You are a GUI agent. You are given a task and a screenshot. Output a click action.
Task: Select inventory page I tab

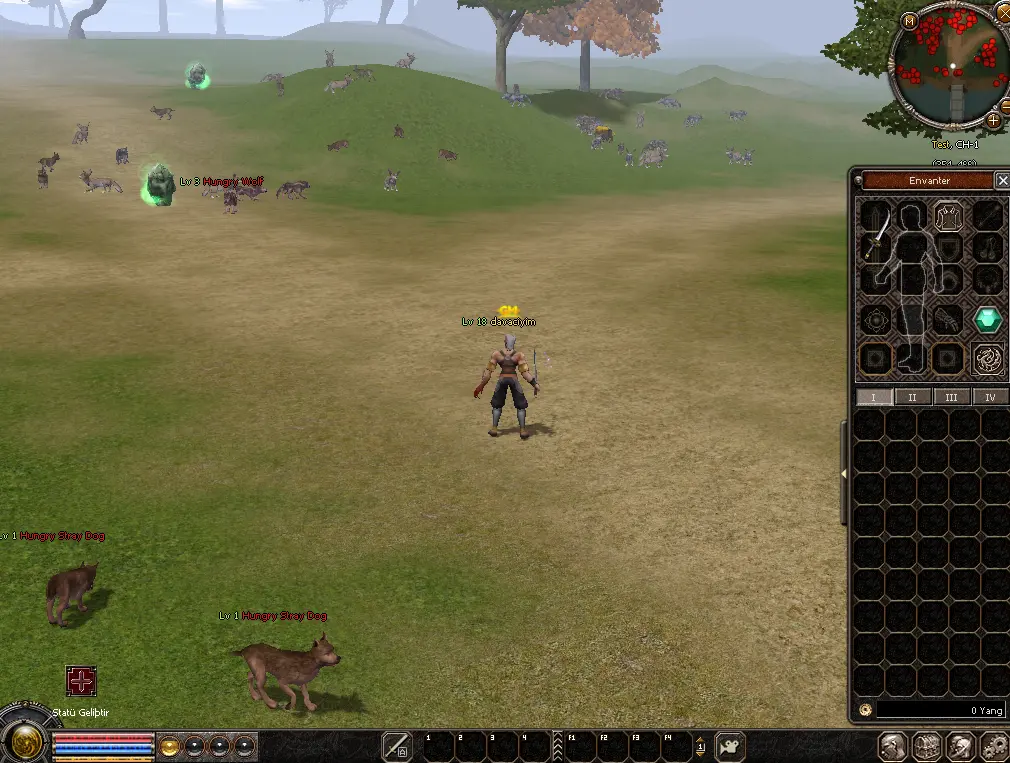[874, 397]
